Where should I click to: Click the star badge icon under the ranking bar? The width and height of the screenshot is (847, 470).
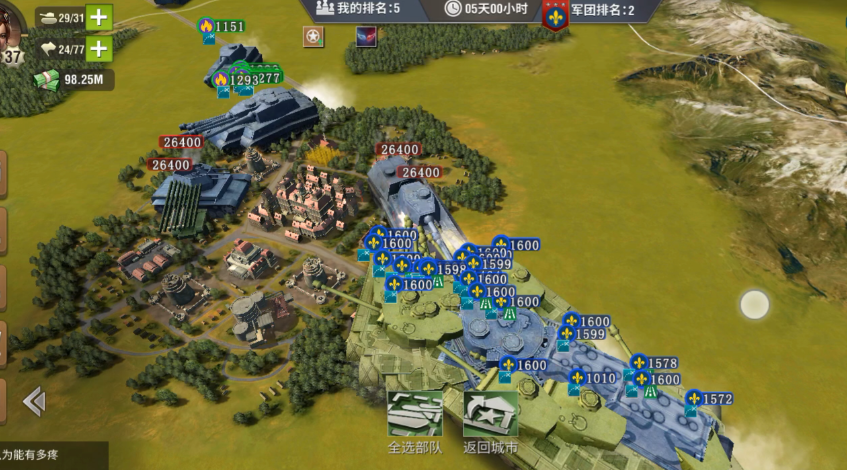coord(315,37)
